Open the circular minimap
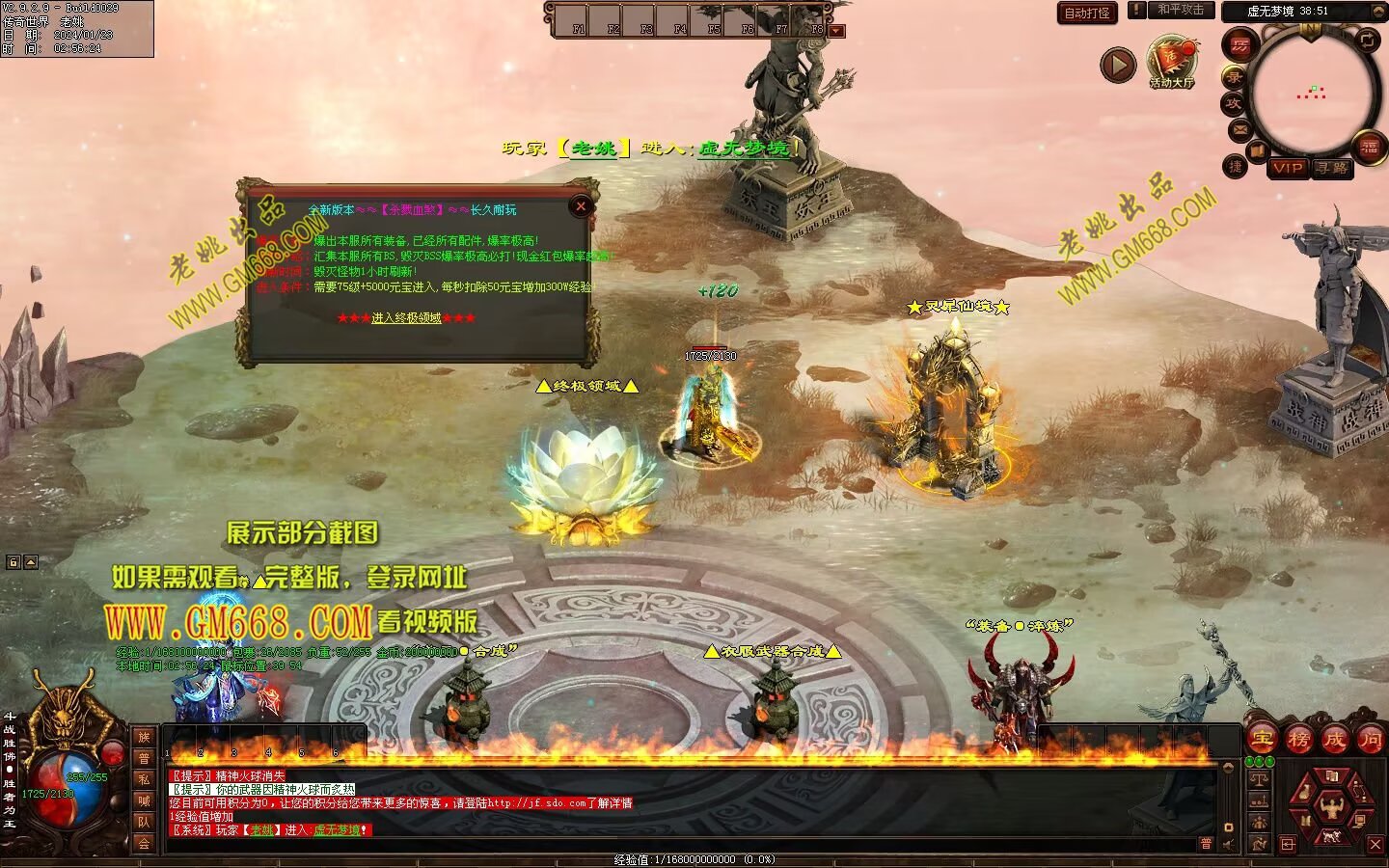This screenshot has height=868, width=1389. tap(1311, 93)
